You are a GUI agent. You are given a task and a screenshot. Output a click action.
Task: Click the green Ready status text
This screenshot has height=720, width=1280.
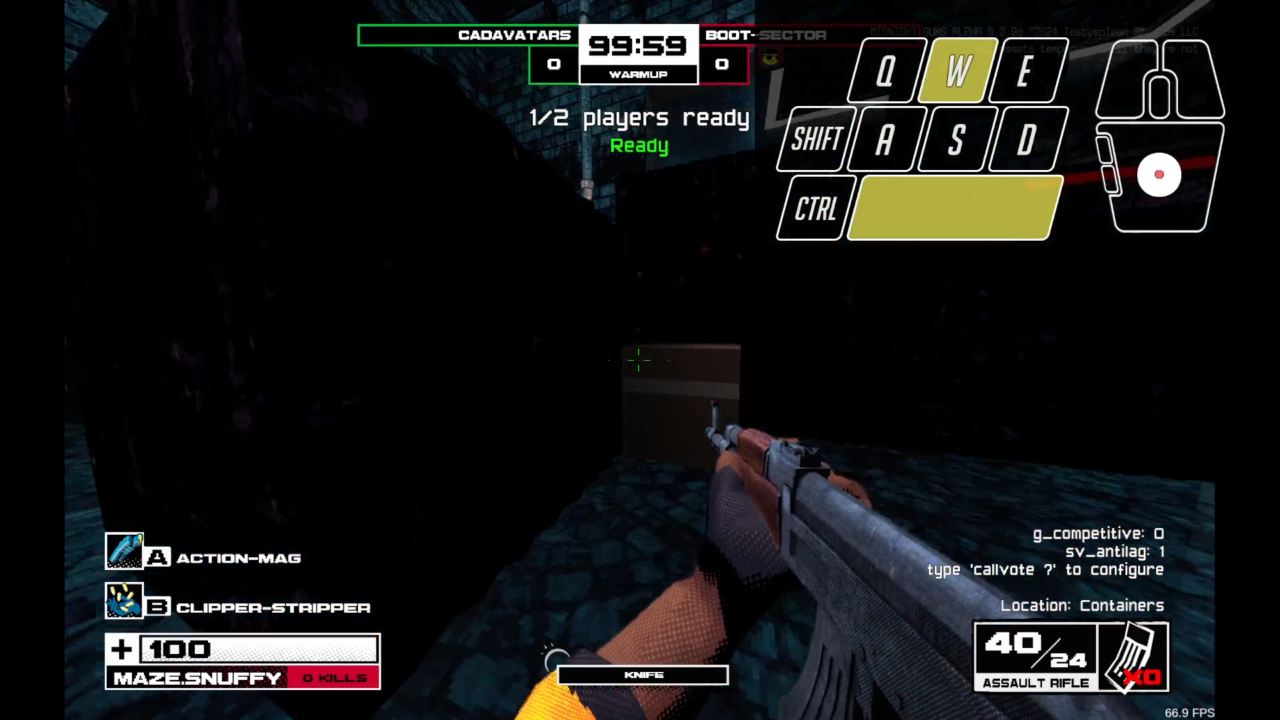pos(639,146)
